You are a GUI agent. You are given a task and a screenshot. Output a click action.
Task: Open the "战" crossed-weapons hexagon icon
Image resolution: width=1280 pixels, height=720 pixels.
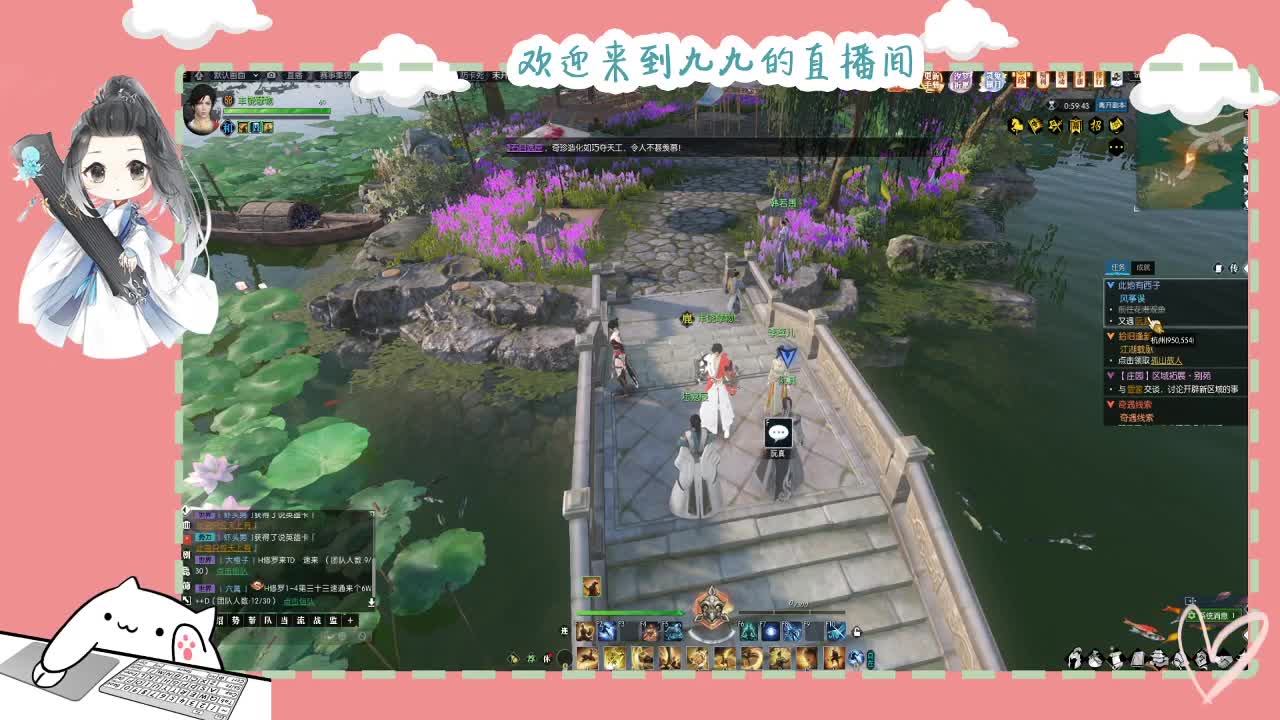click(1056, 126)
